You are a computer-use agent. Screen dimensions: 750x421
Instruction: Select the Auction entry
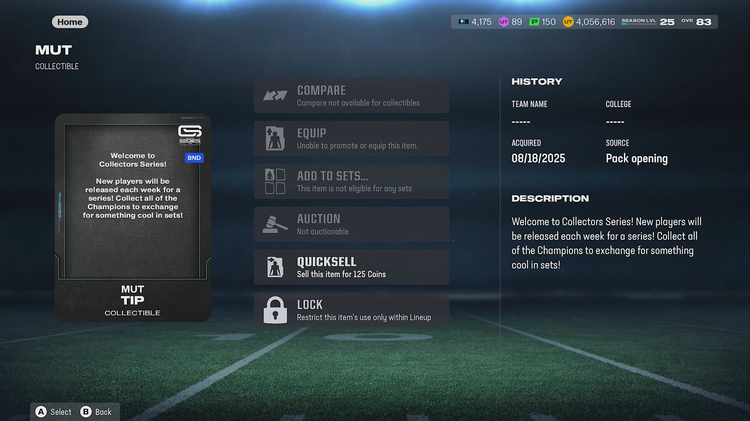[x=351, y=224]
